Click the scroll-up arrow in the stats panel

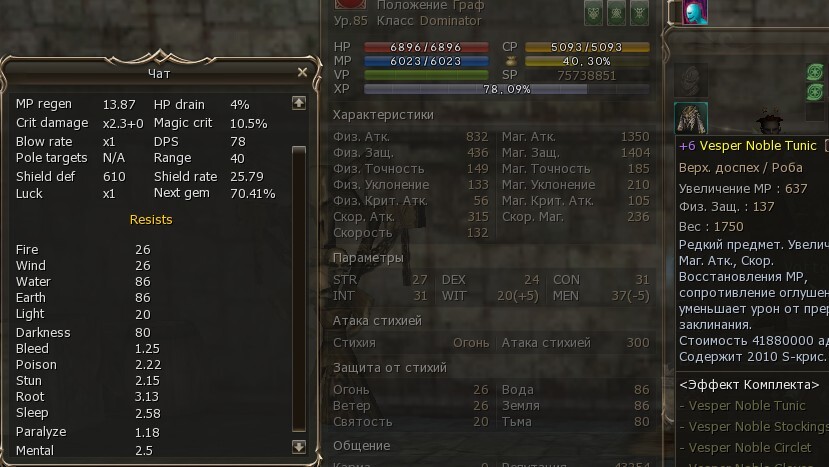click(x=298, y=103)
